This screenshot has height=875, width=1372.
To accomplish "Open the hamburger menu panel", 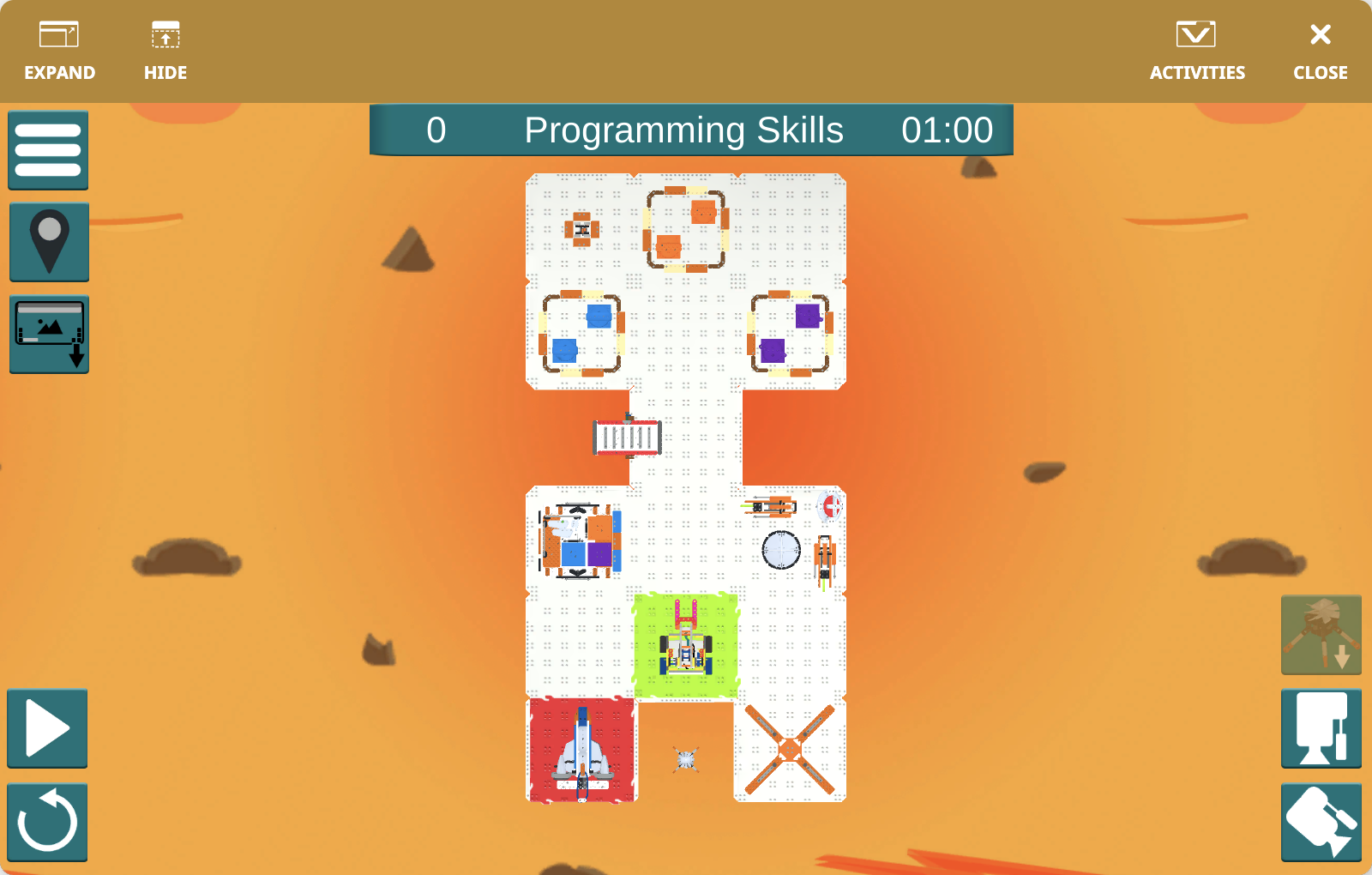I will tap(47, 150).
